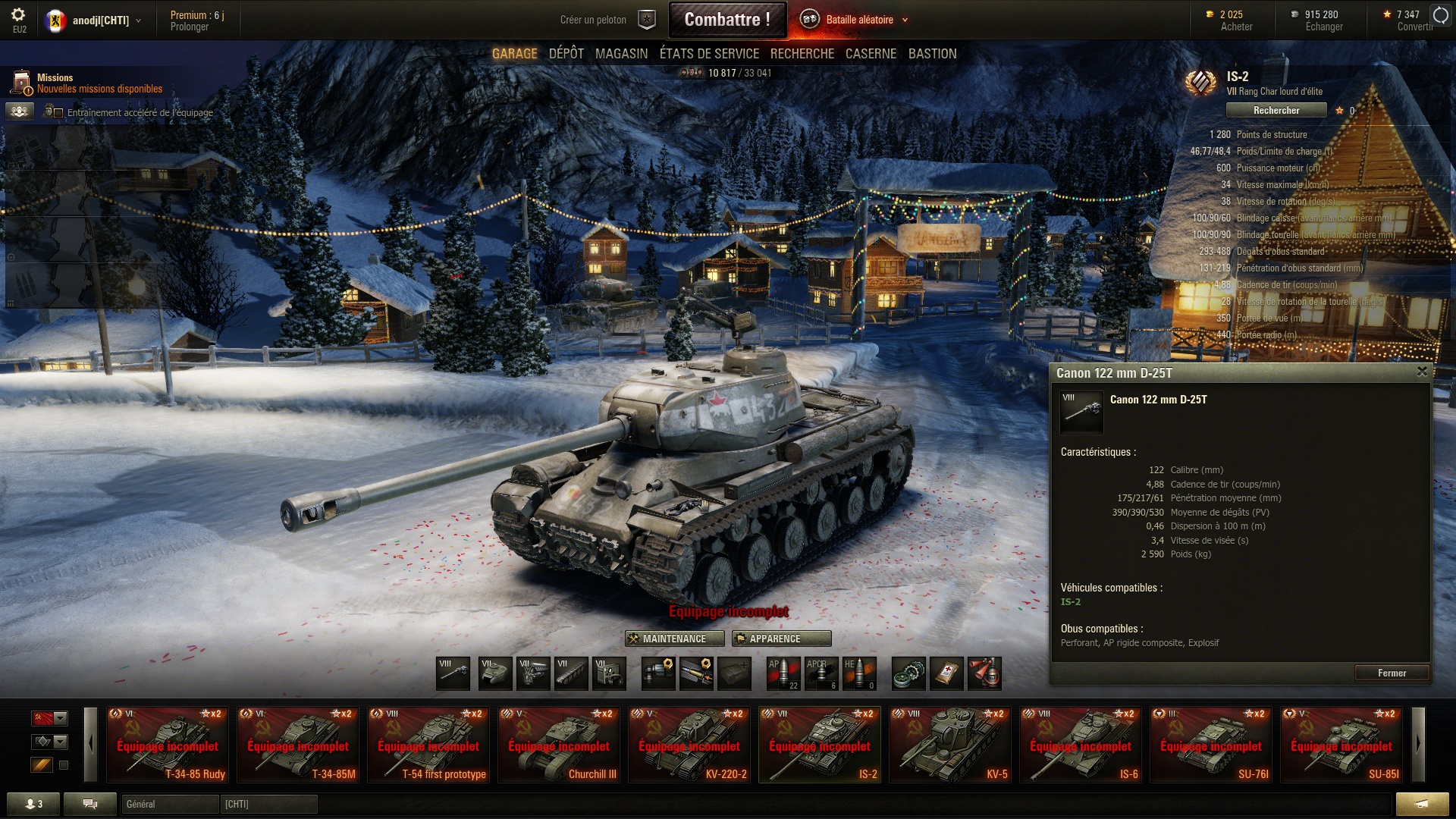
Task: Open the Général chat channel
Action: tap(170, 804)
